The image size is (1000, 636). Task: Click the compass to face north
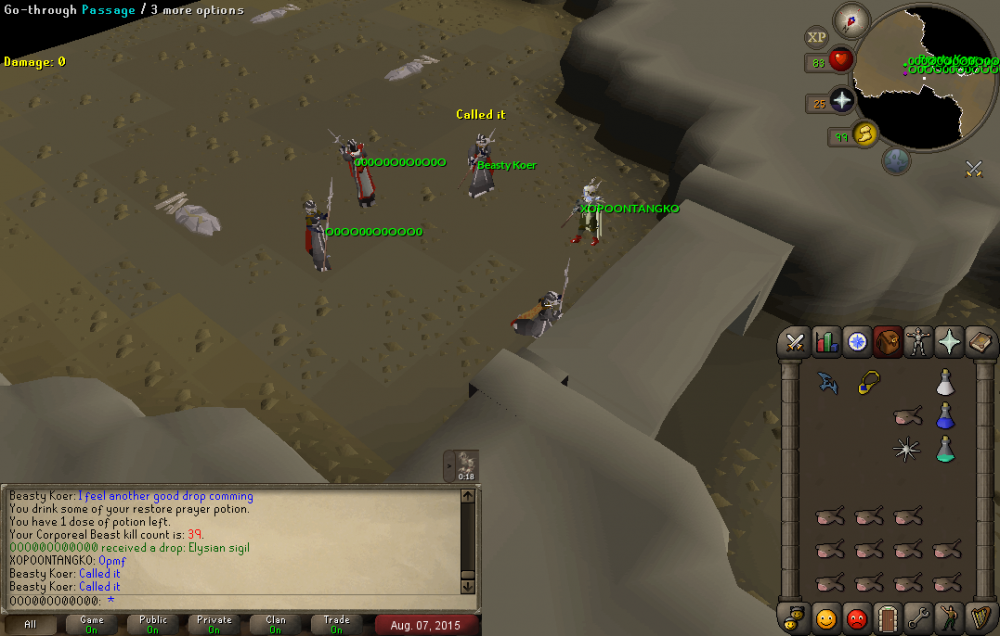tap(852, 20)
